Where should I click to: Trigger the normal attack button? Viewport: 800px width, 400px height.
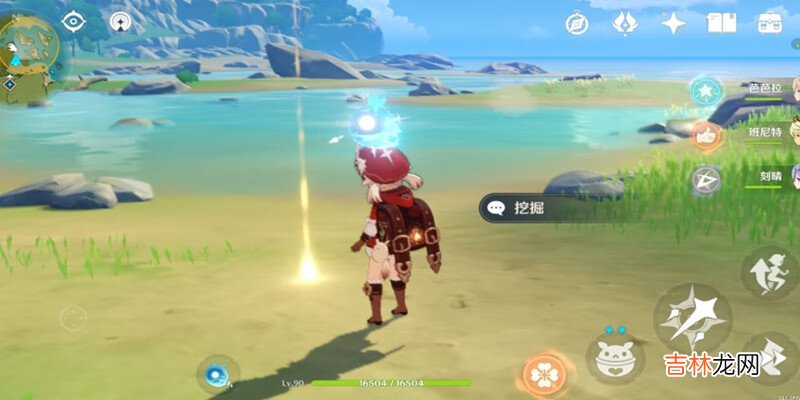point(692,320)
